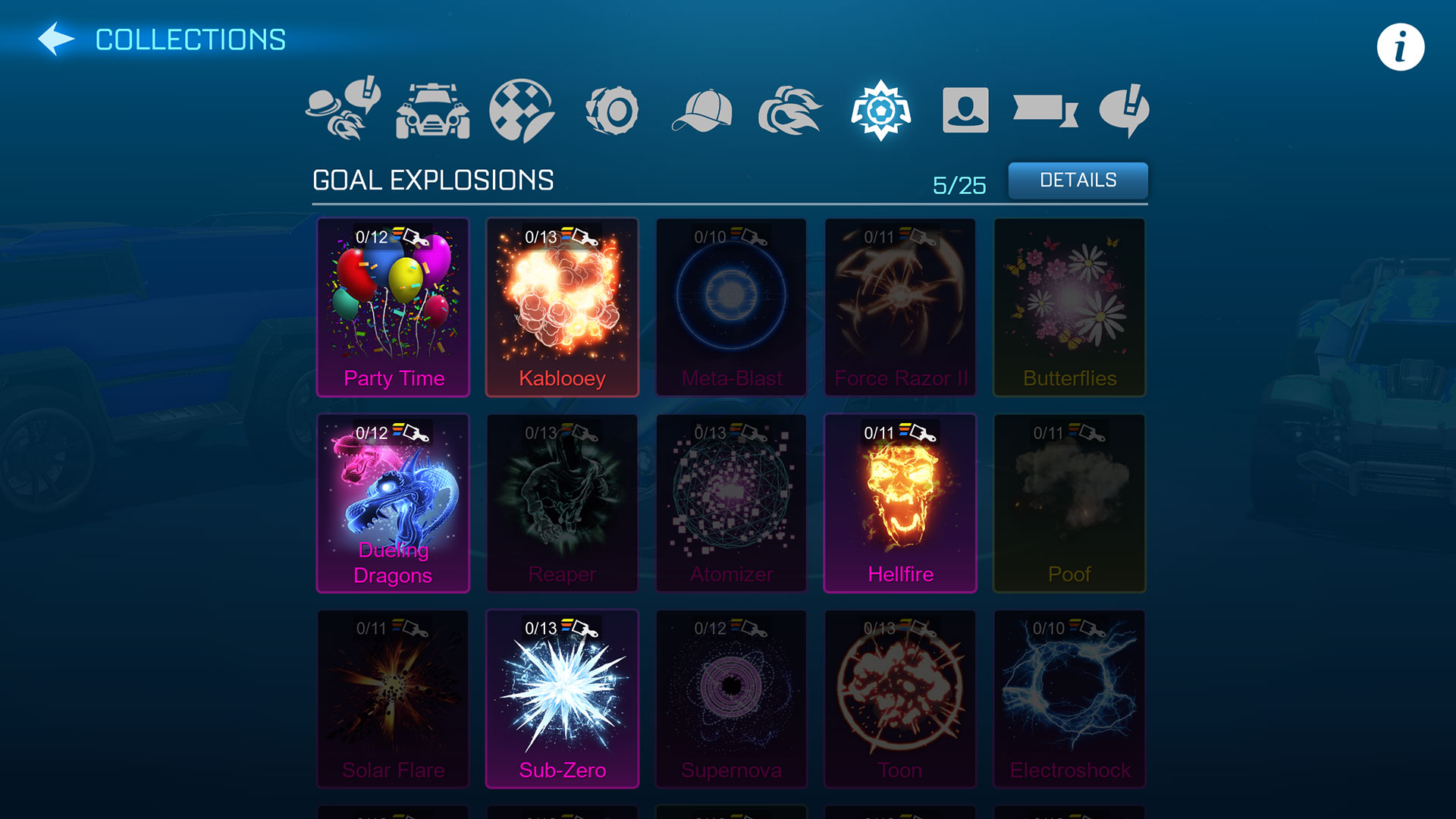Click the DETAILS button
The image size is (1456, 819).
(x=1078, y=180)
